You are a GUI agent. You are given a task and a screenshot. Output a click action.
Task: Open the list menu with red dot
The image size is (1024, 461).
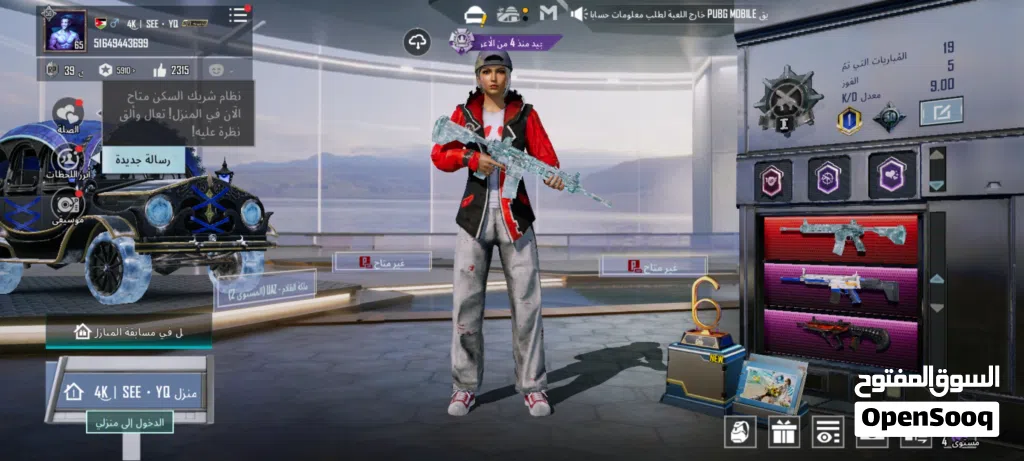[x=239, y=14]
